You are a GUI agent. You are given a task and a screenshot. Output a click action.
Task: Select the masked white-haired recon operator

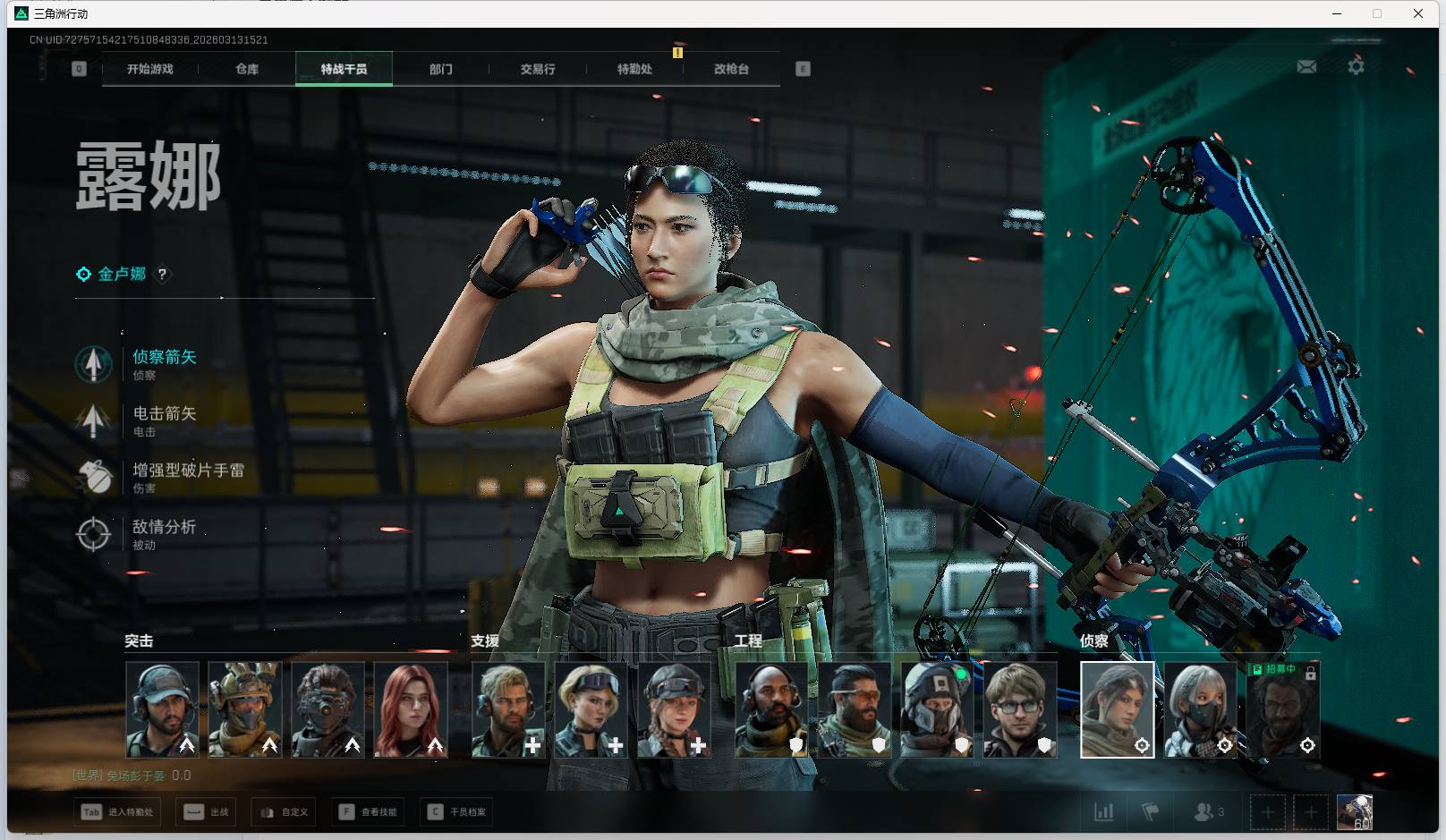(x=1200, y=709)
